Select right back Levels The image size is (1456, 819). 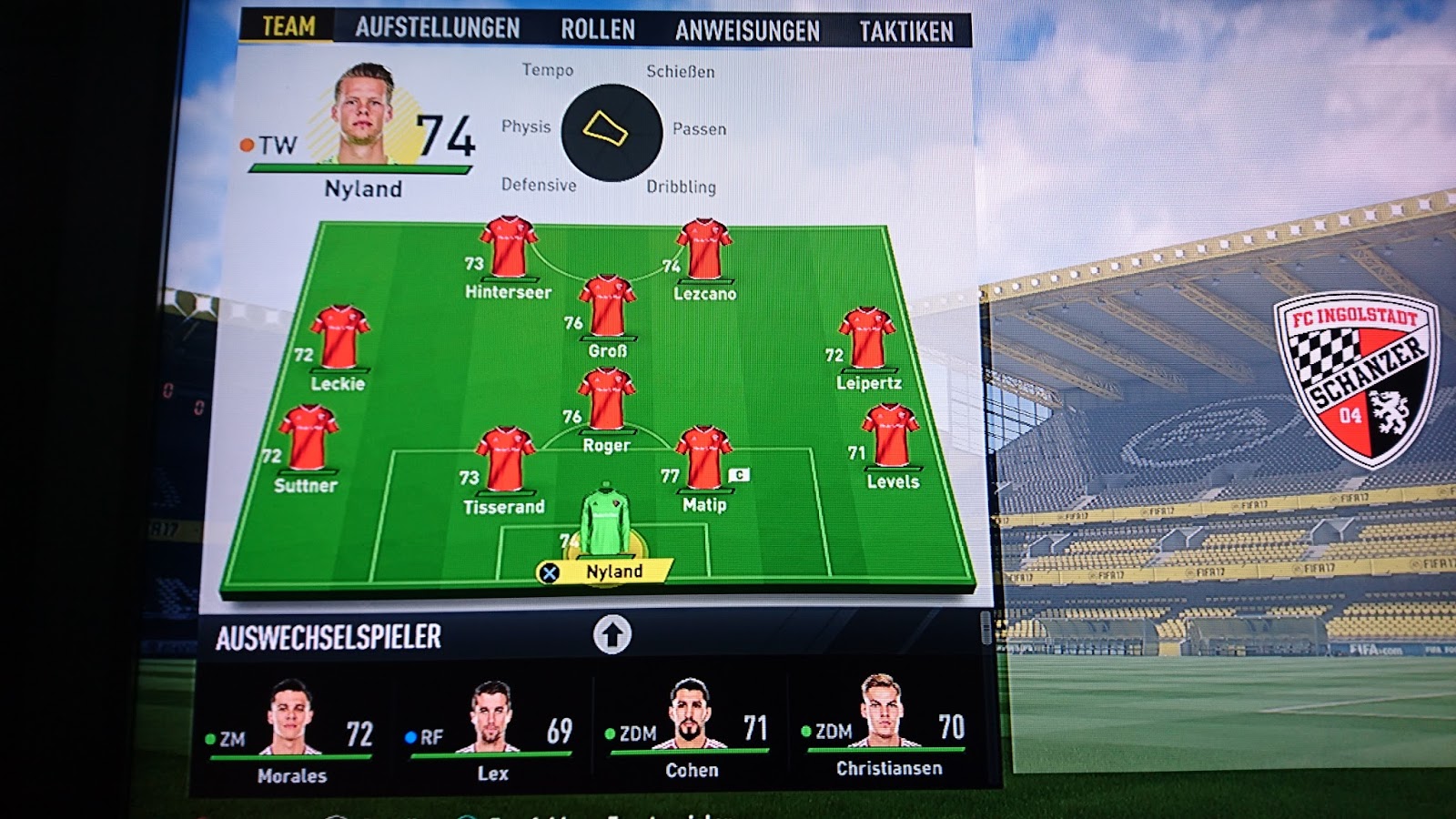click(x=891, y=438)
